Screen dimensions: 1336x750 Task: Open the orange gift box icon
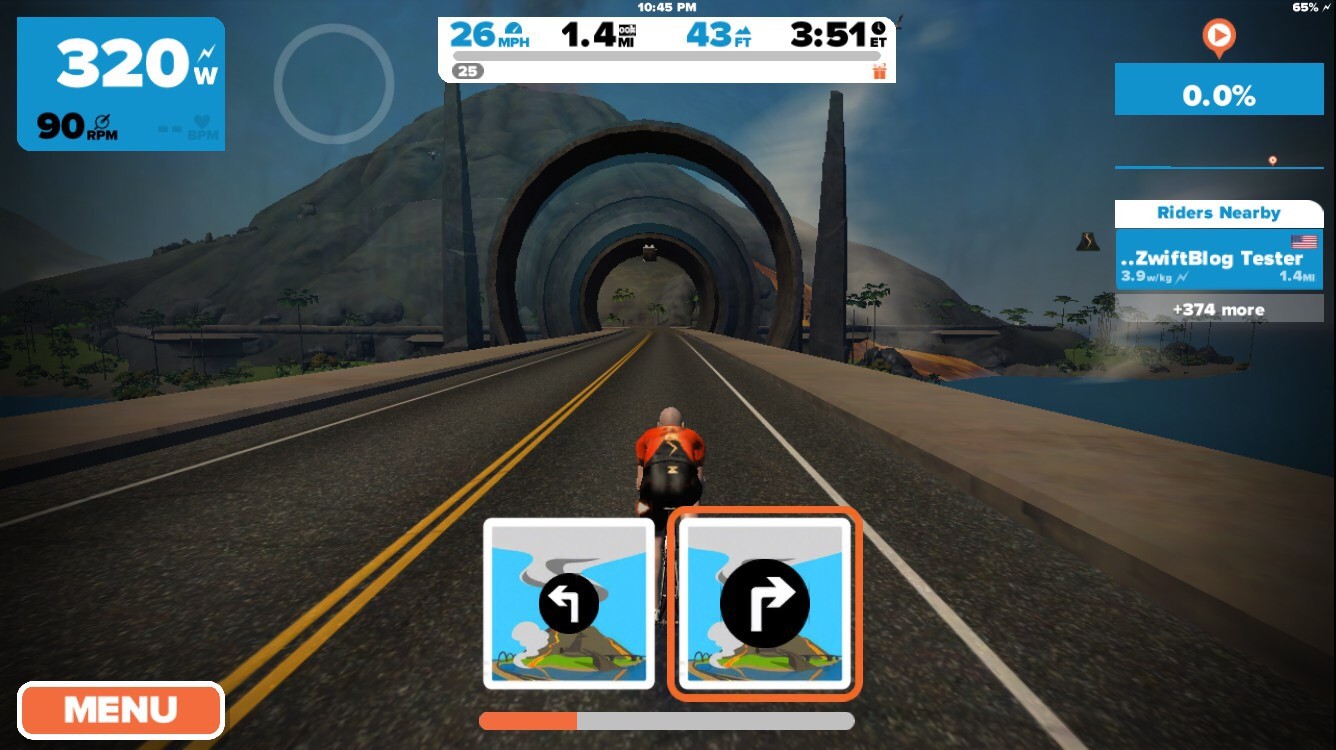coord(879,71)
